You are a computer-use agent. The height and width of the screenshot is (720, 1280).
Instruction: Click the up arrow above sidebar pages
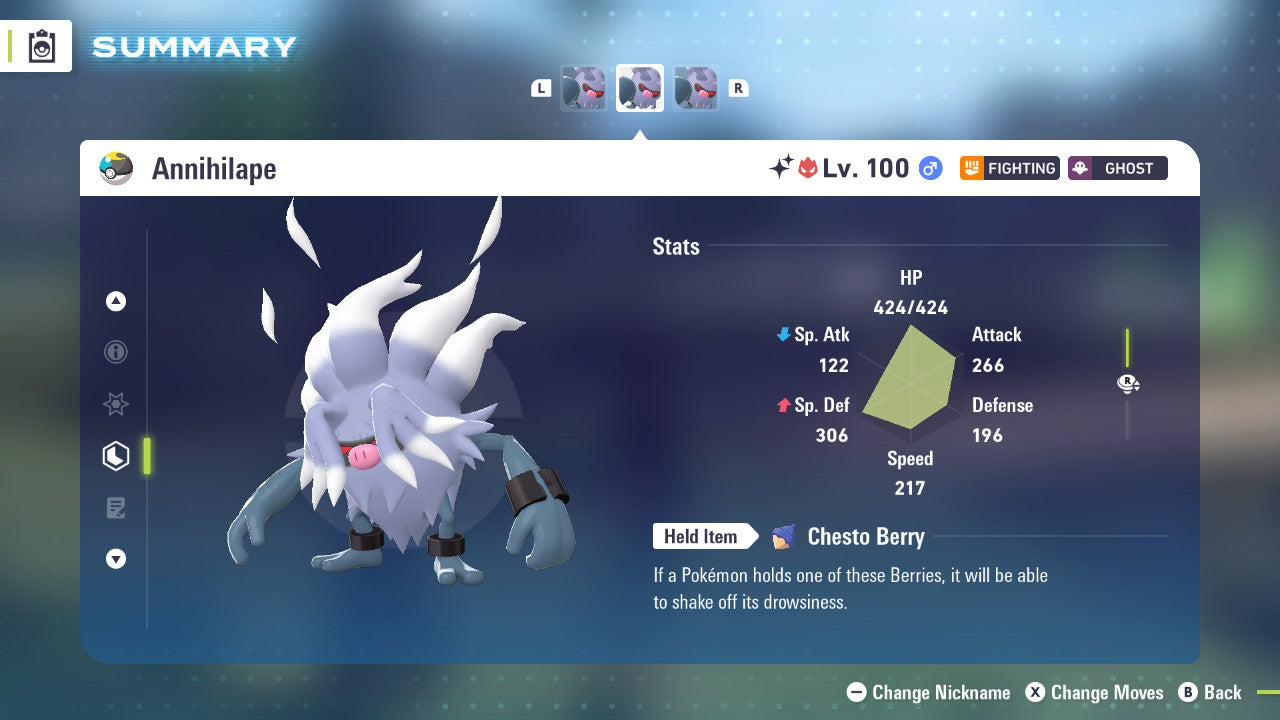pos(116,301)
